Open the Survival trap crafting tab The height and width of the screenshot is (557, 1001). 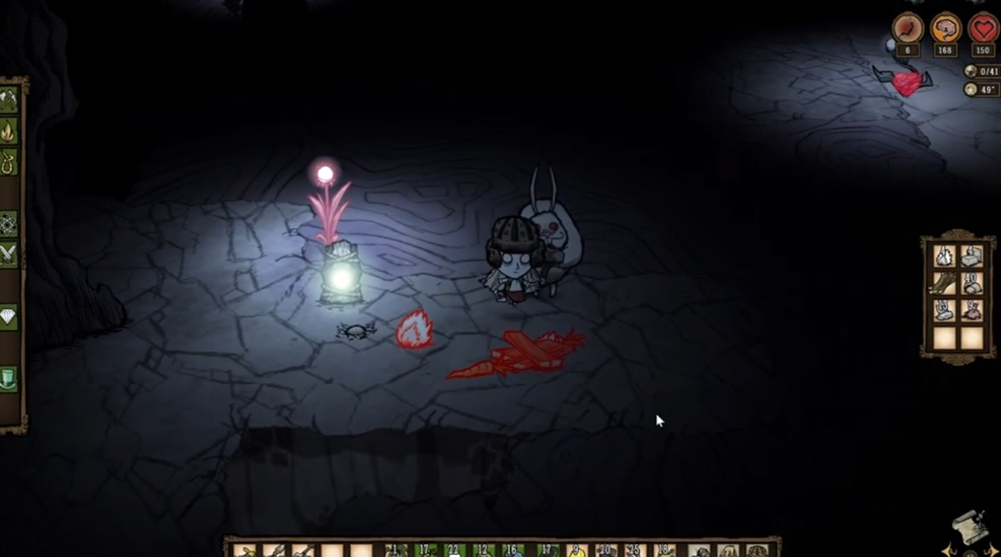pyautogui.click(x=9, y=162)
